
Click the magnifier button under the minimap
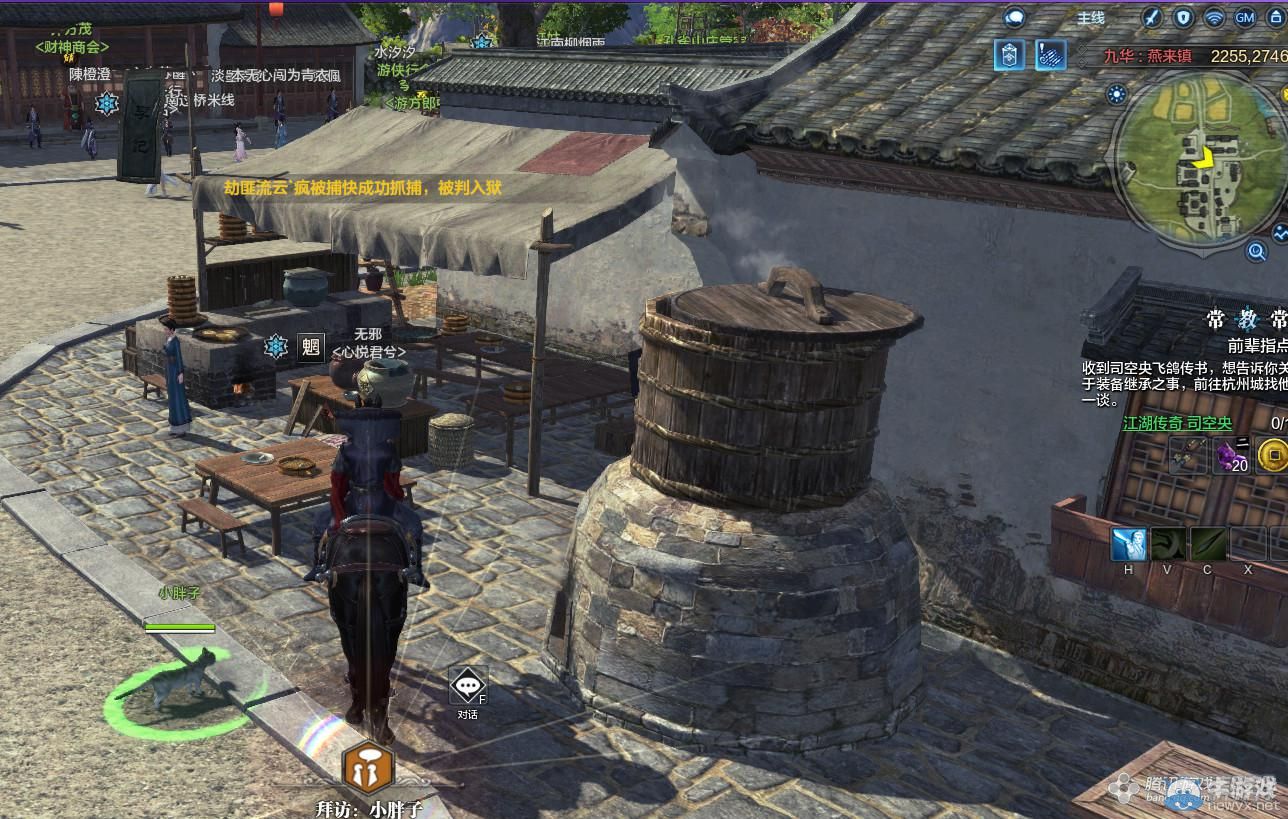tap(1257, 250)
